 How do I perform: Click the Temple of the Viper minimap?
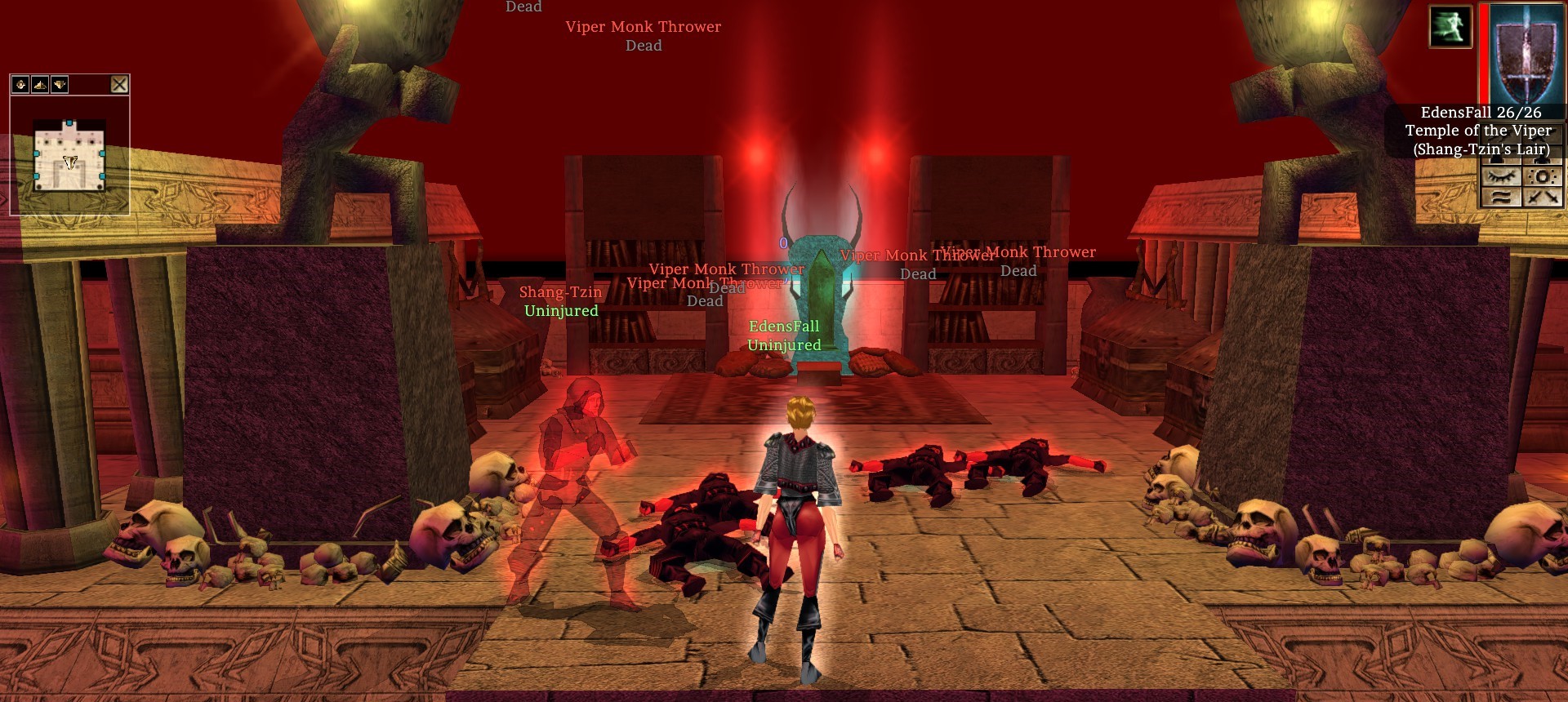[x=69, y=155]
